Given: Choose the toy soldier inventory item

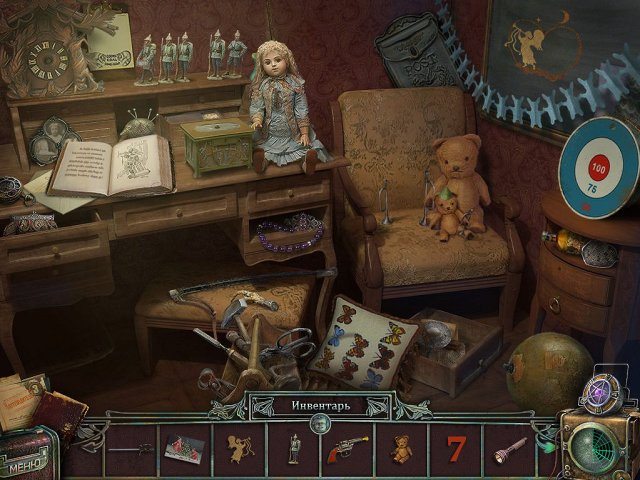Looking at the screenshot, I should point(294,449).
